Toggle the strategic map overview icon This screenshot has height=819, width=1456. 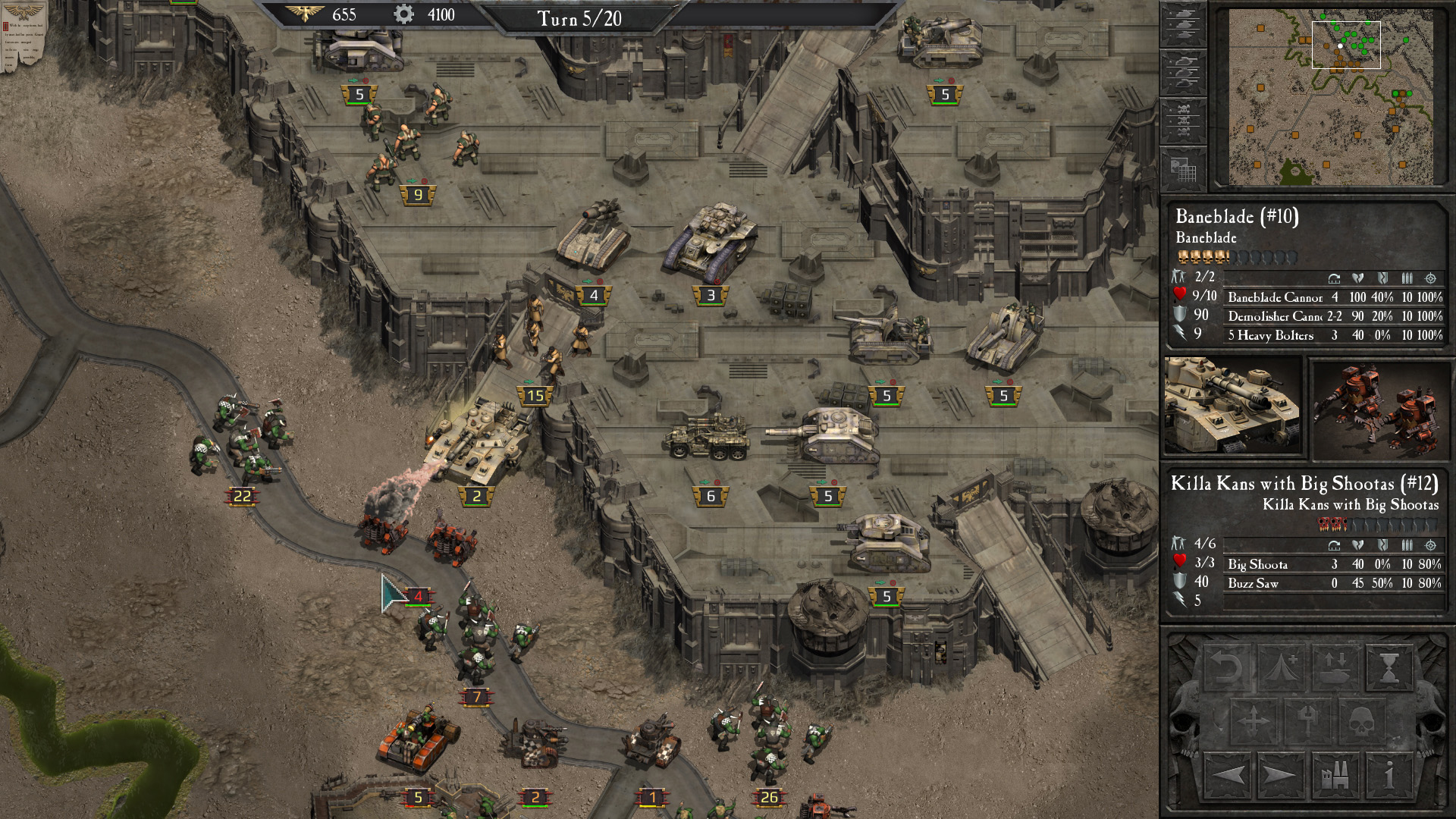pos(1183,167)
